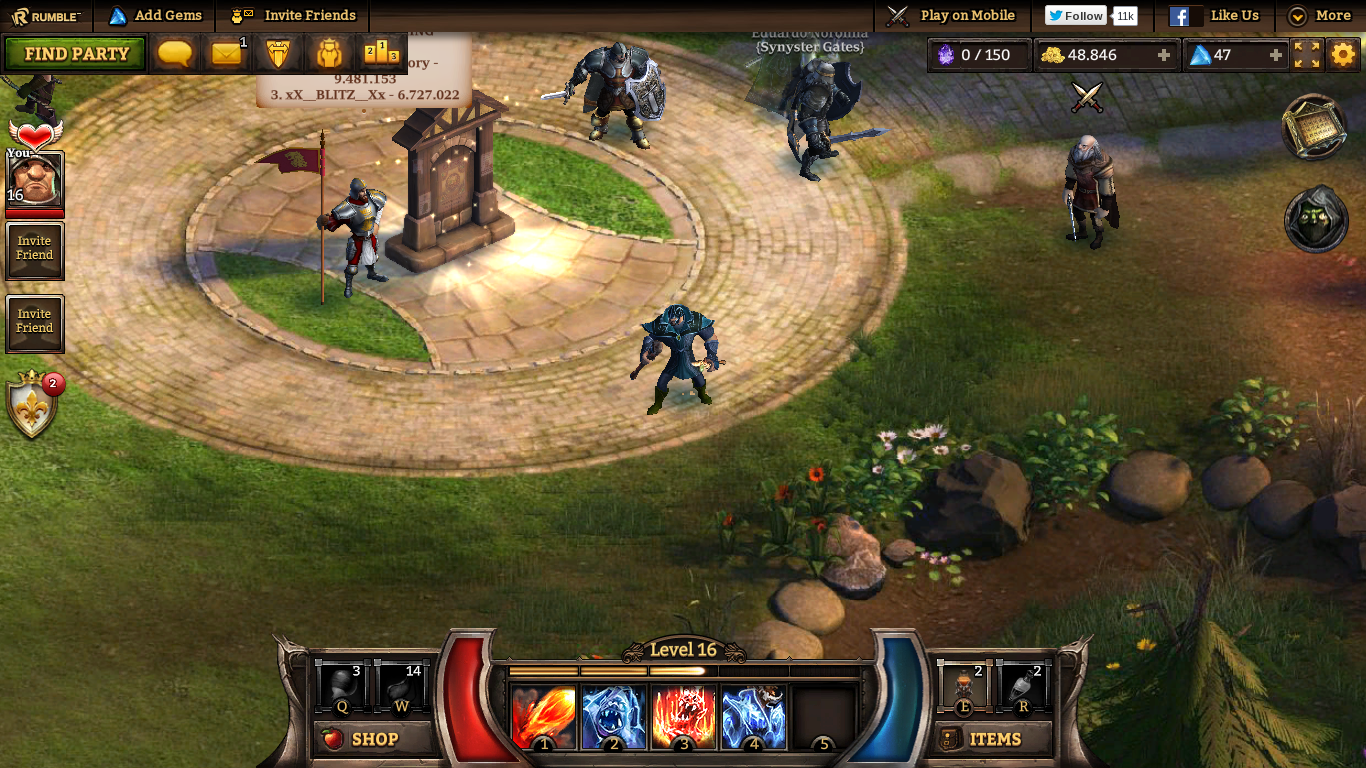Image resolution: width=1366 pixels, height=768 pixels.
Task: Add more gold using the plus button
Action: click(1164, 55)
